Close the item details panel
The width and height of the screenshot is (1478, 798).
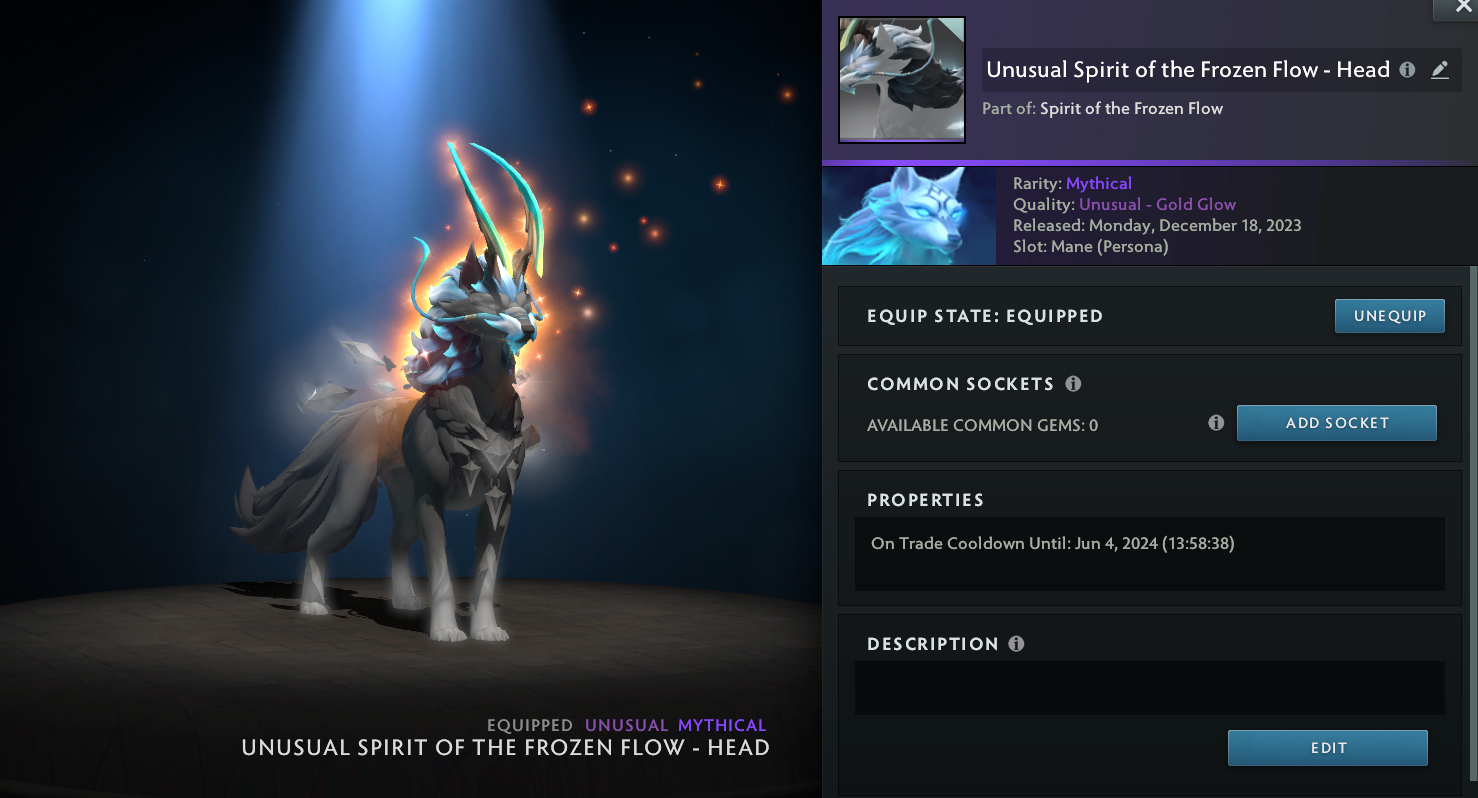[x=1455, y=8]
